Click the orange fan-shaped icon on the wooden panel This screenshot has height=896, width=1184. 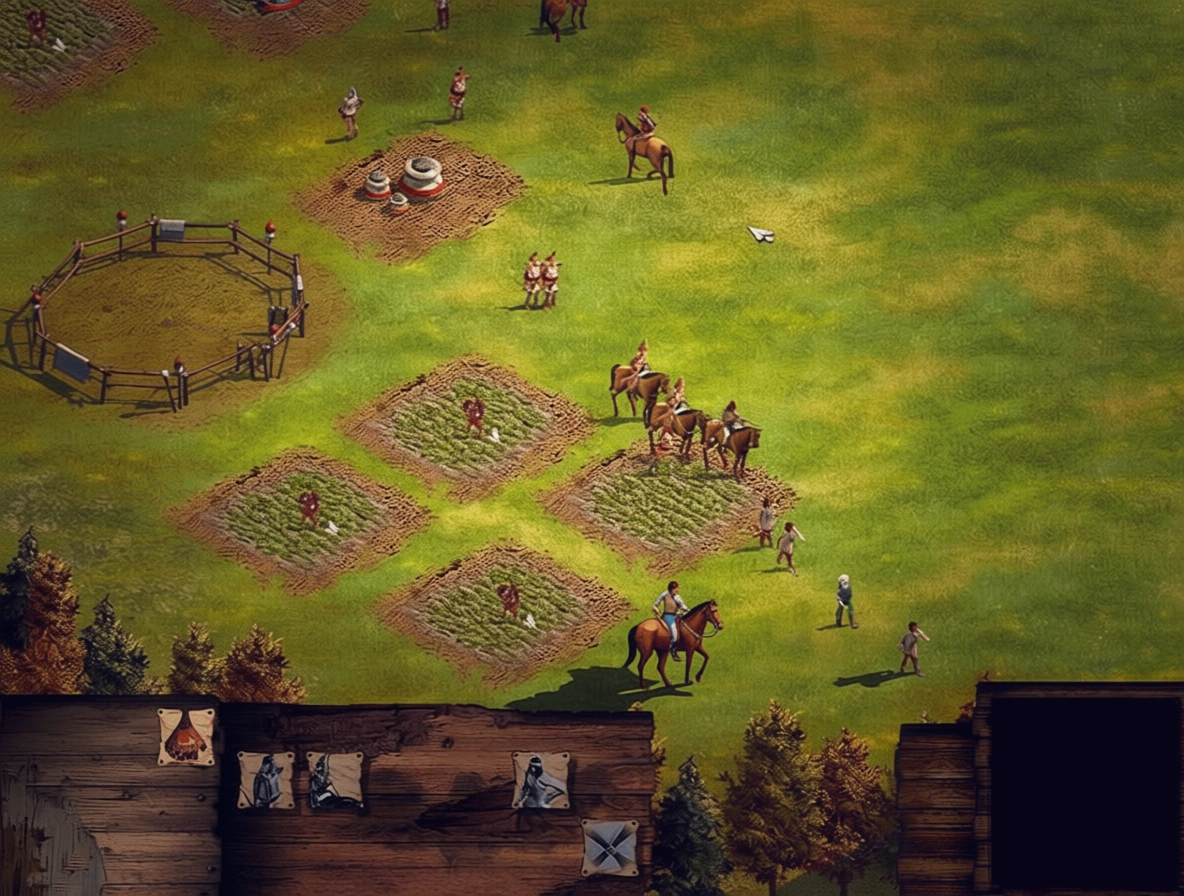tap(186, 737)
